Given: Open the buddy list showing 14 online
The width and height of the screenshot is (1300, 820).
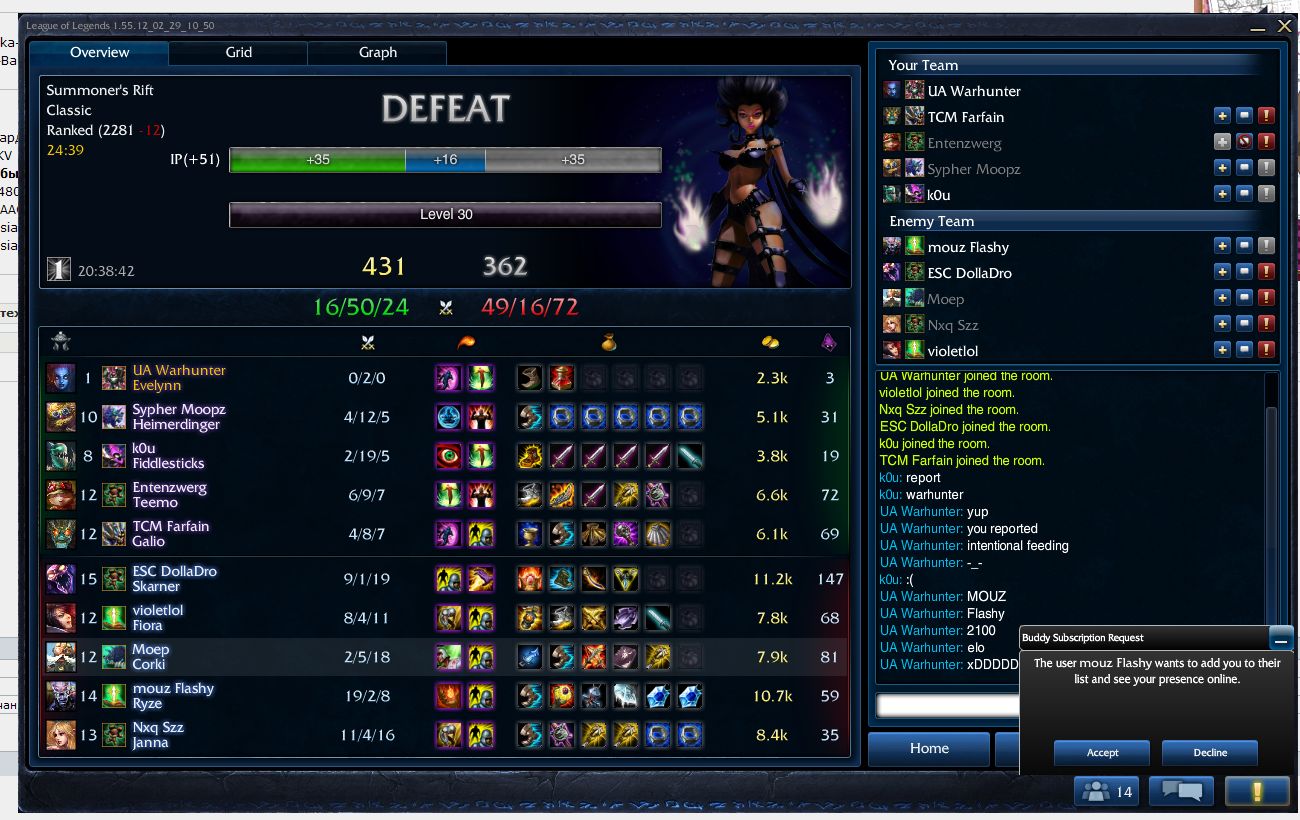Looking at the screenshot, I should coord(1107,792).
